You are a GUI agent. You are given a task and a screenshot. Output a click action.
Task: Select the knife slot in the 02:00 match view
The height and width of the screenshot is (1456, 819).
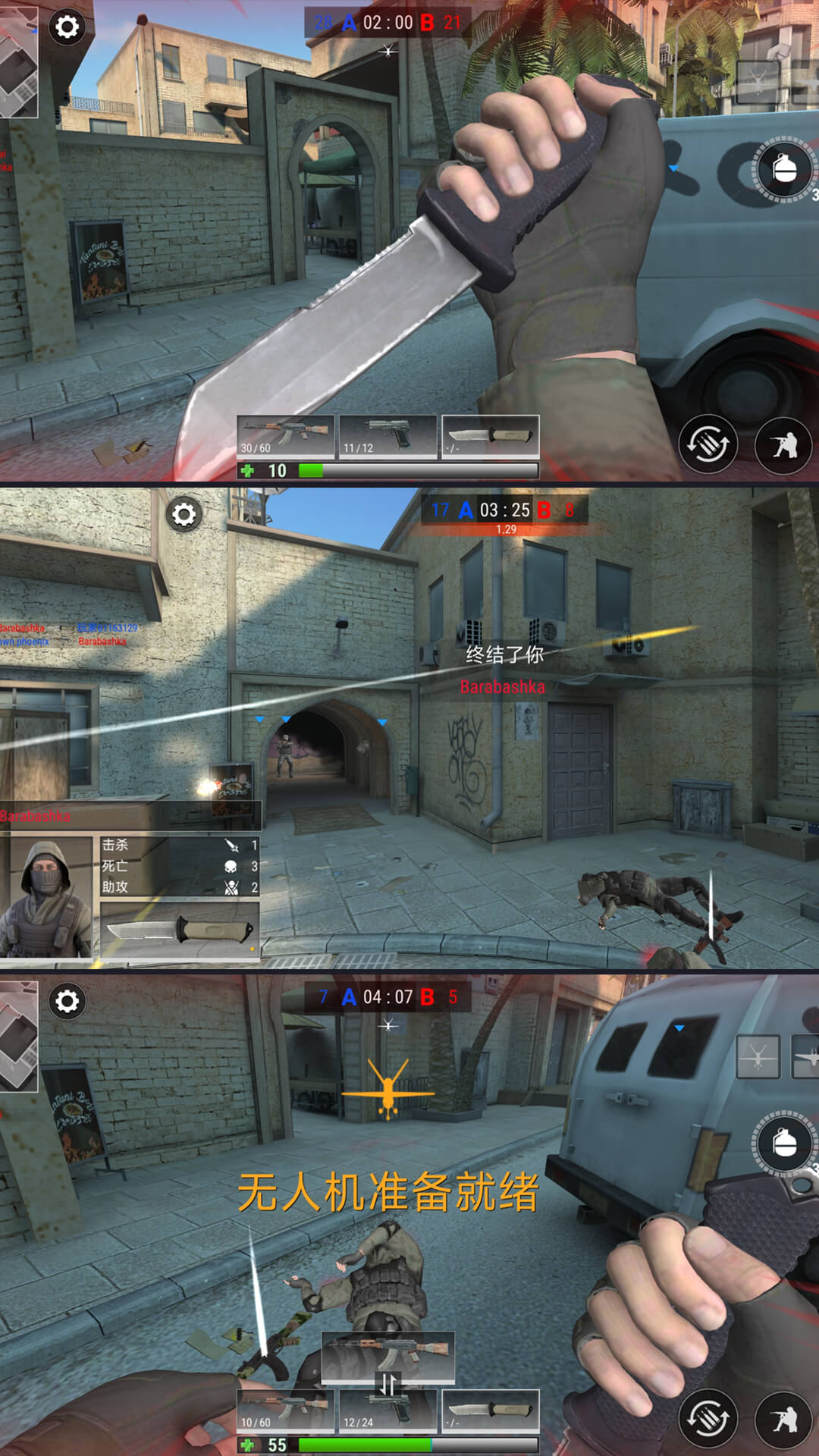(x=490, y=436)
